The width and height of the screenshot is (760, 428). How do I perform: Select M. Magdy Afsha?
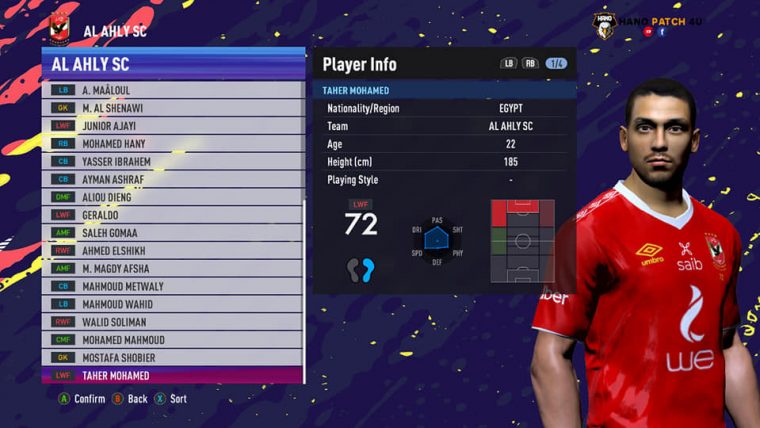click(x=170, y=269)
